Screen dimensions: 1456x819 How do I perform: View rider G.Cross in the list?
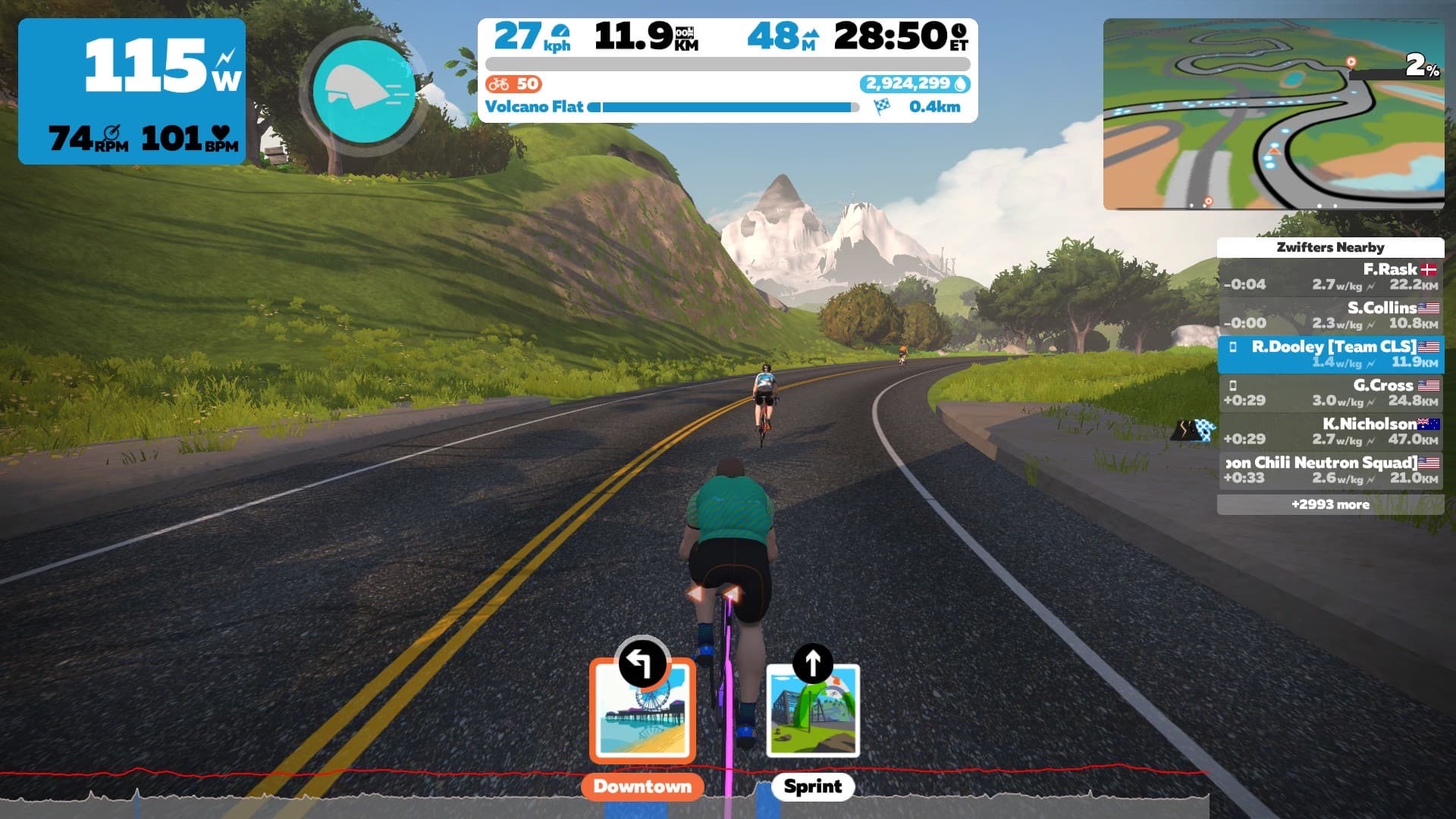pyautogui.click(x=1330, y=393)
